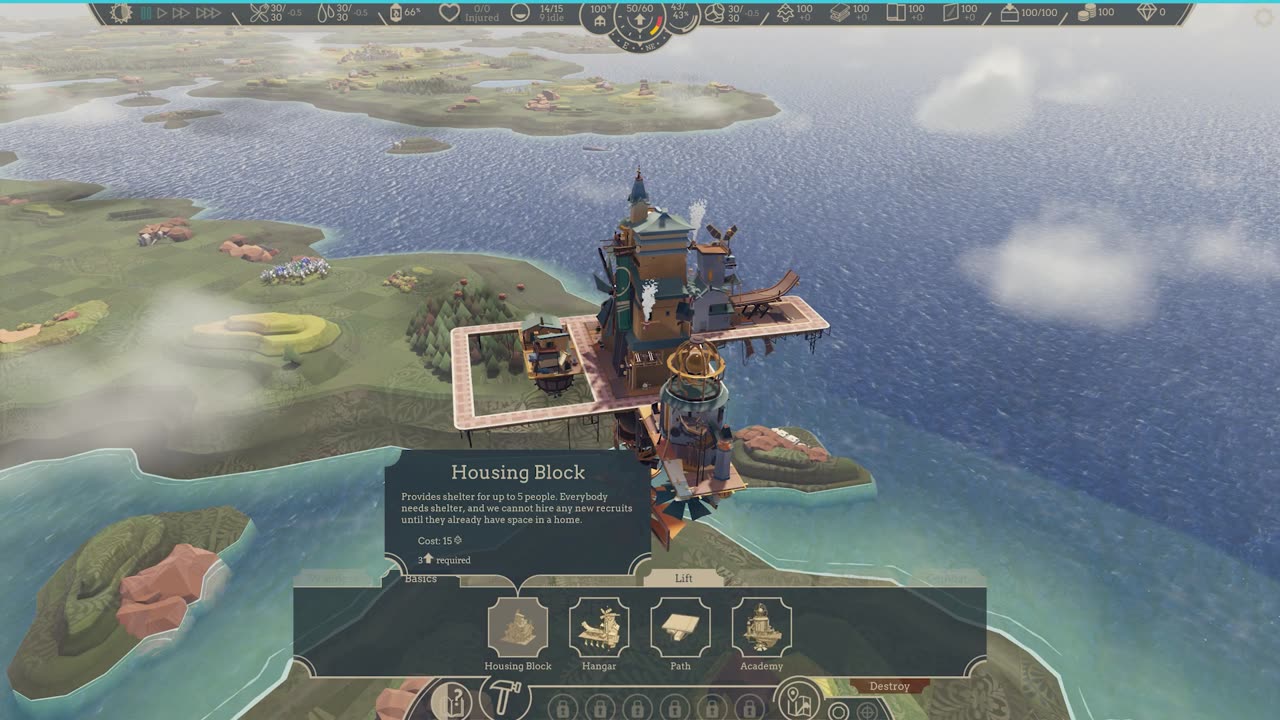This screenshot has width=1280, height=720.
Task: Pick the Academy building
Action: pyautogui.click(x=761, y=628)
